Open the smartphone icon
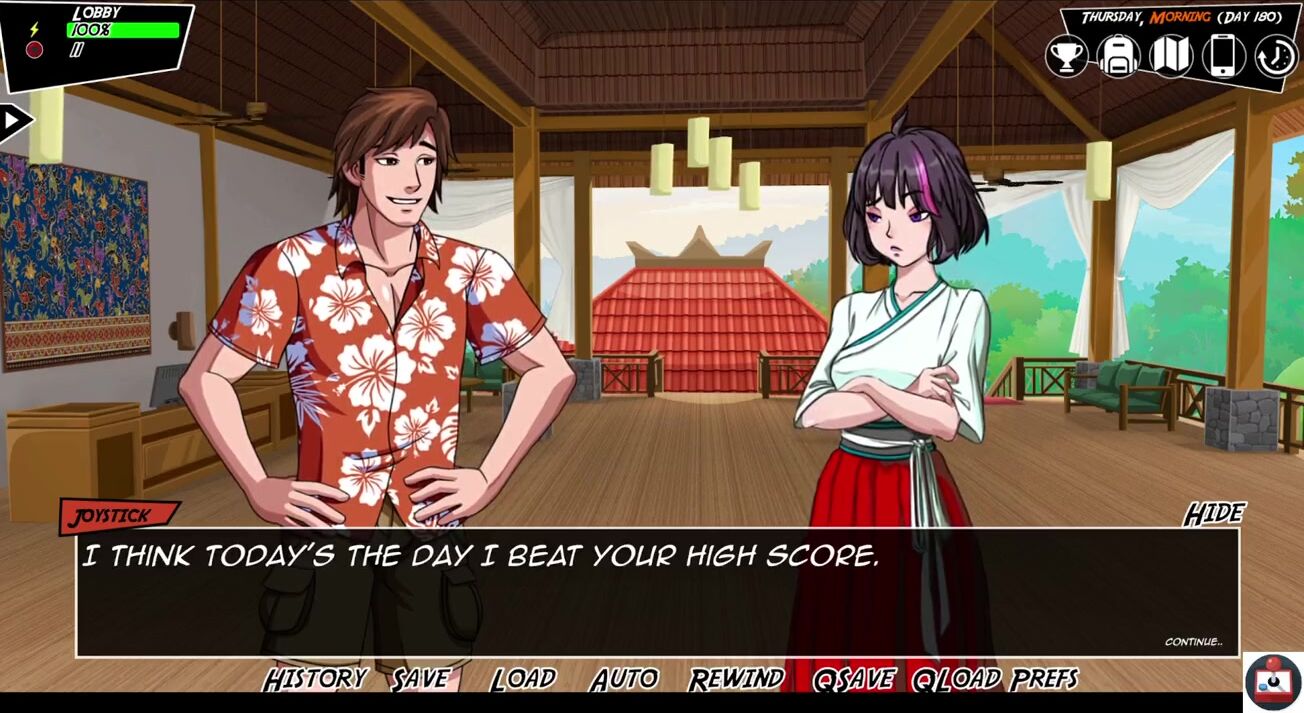This screenshot has width=1304, height=713. [1224, 56]
